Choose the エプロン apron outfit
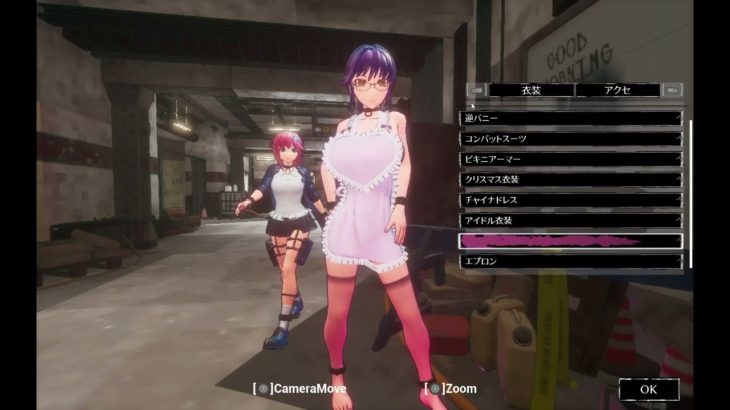730x410 pixels. (x=570, y=261)
